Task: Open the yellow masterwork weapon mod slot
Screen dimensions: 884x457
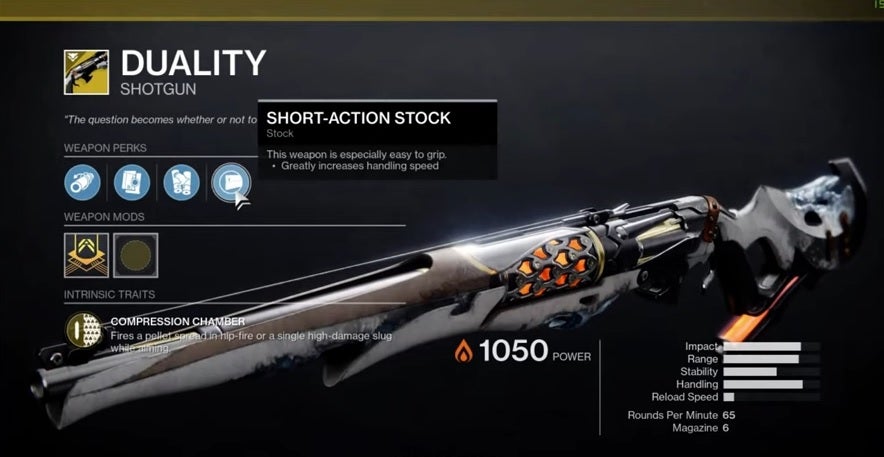Action: click(x=86, y=255)
